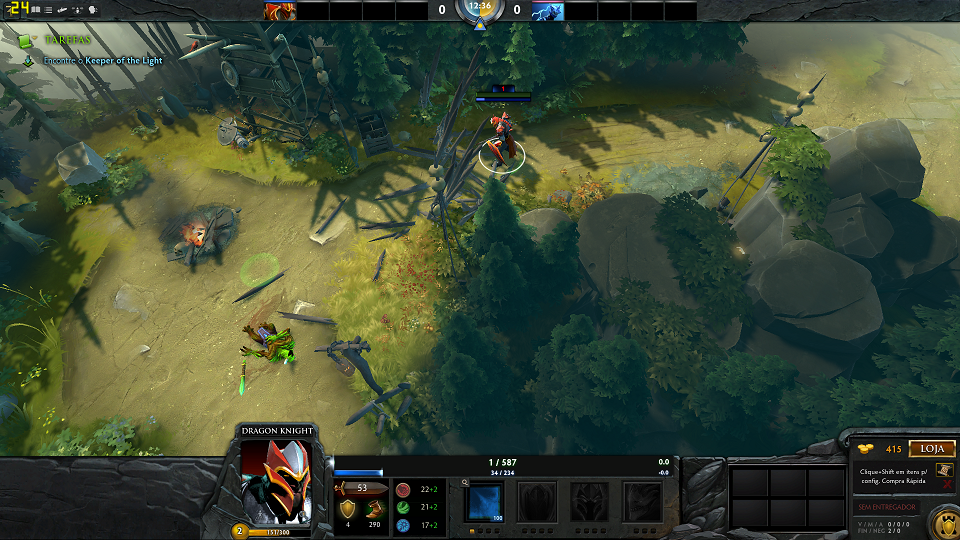
Task: Activate the glyph shield tower button
Action: pyautogui.click(x=943, y=522)
